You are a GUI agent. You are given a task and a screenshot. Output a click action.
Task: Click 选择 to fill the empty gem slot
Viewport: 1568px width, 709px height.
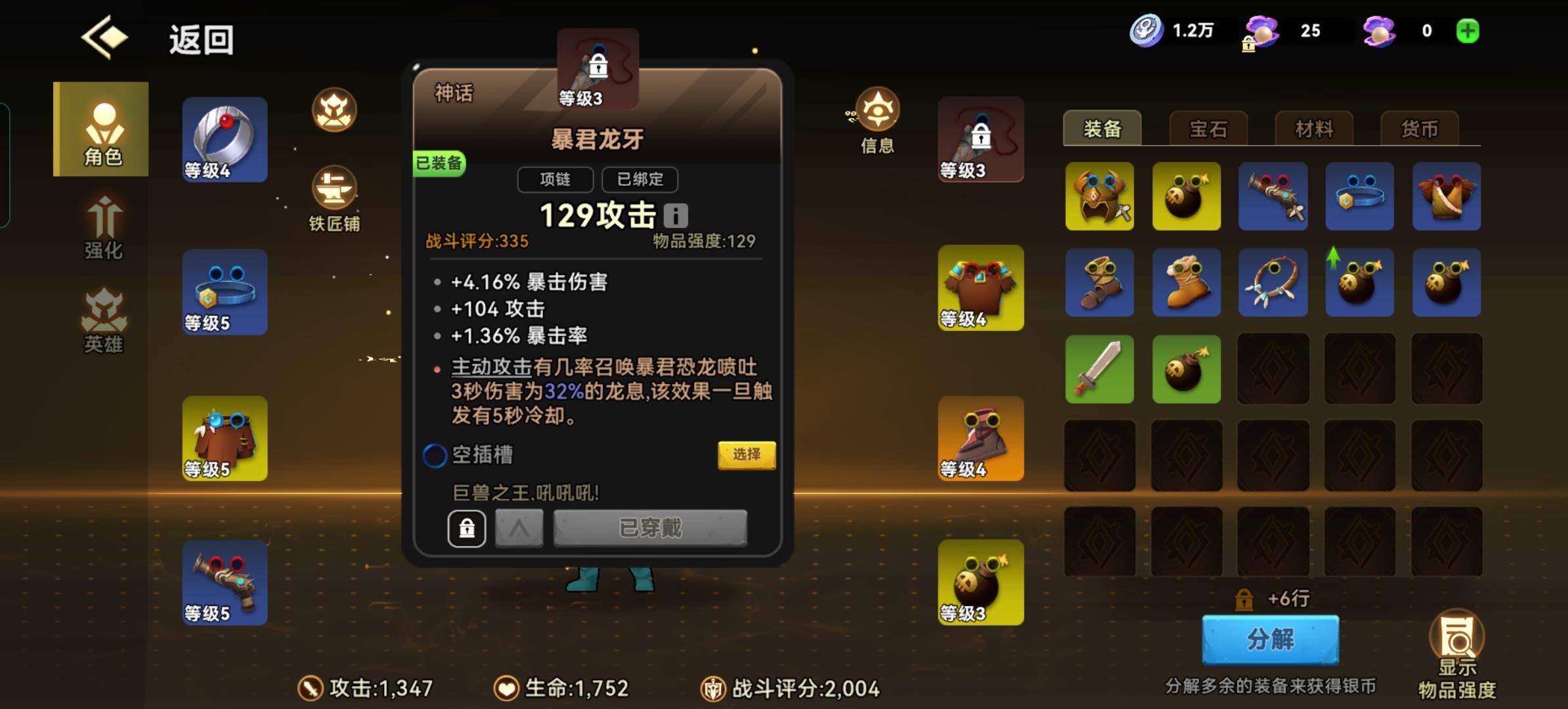pos(747,454)
